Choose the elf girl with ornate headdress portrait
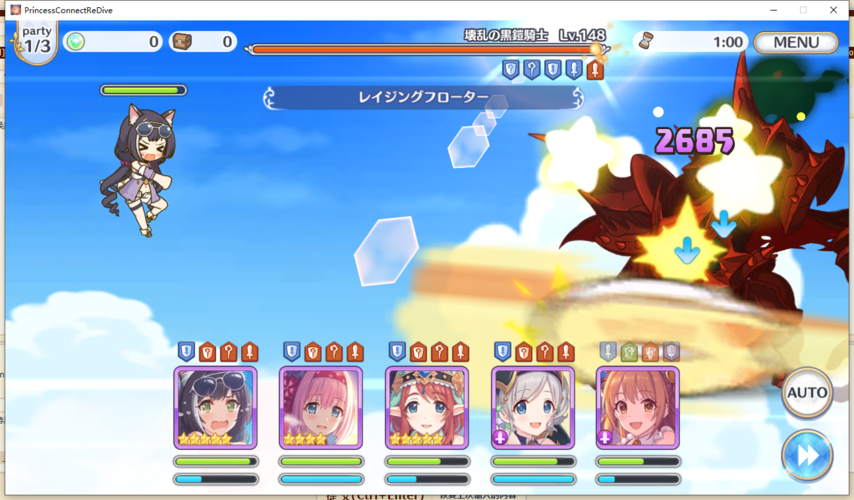This screenshot has width=854, height=500. click(x=427, y=408)
